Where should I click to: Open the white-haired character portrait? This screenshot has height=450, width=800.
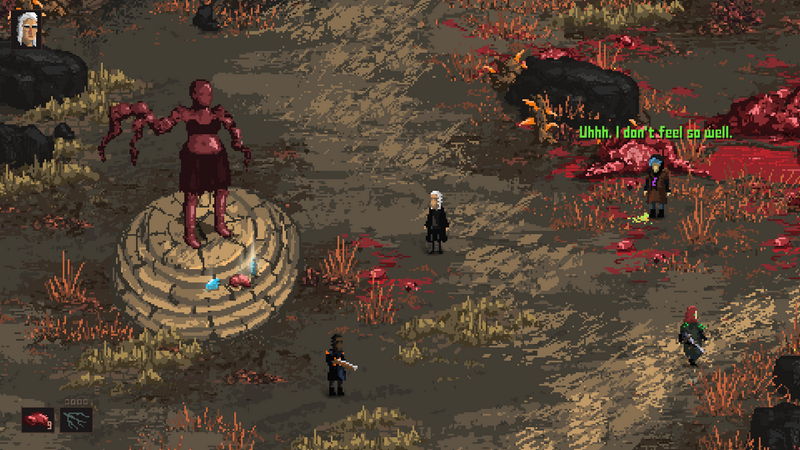coord(25,29)
